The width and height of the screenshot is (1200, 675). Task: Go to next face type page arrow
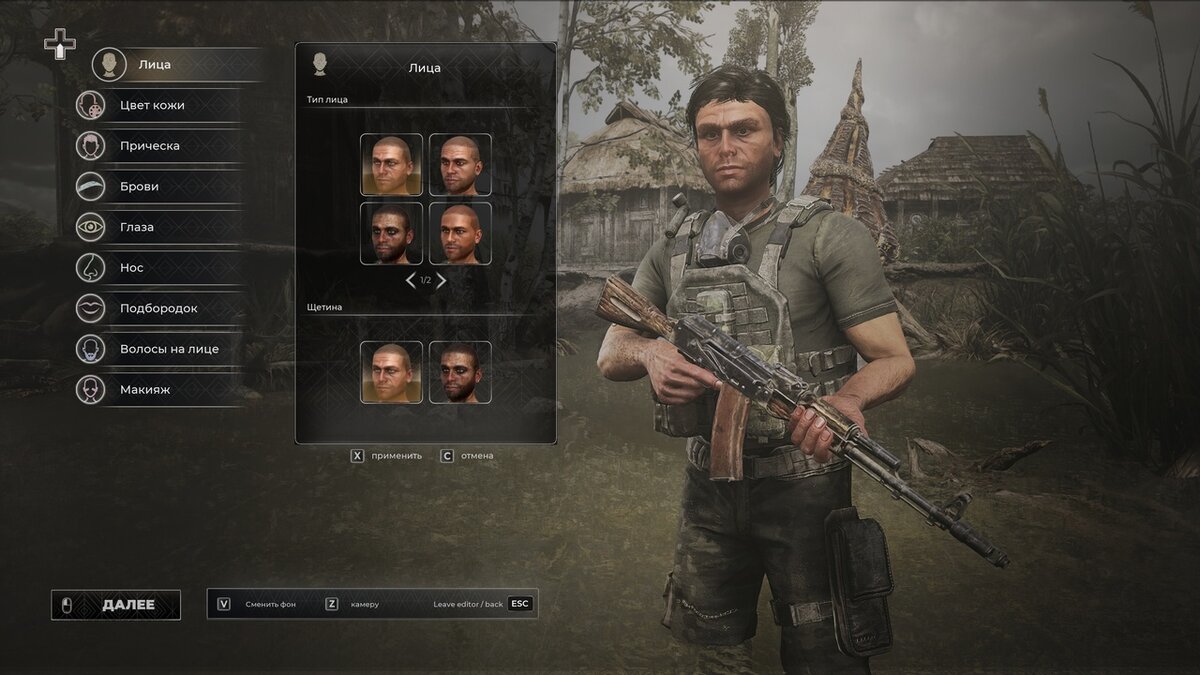[x=441, y=281]
